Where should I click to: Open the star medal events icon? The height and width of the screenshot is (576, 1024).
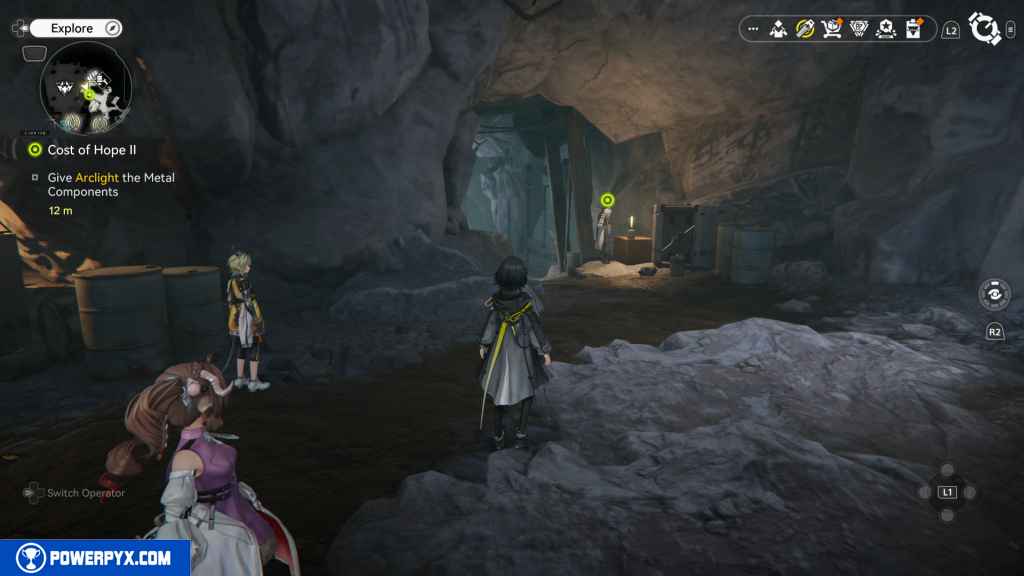[885, 29]
